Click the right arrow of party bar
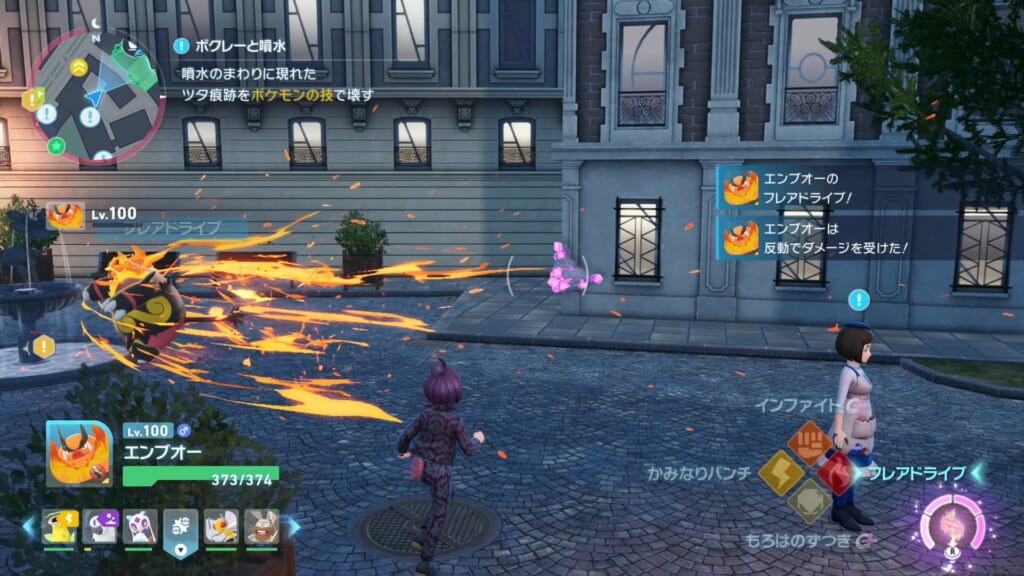This screenshot has width=1024, height=576. (x=294, y=527)
